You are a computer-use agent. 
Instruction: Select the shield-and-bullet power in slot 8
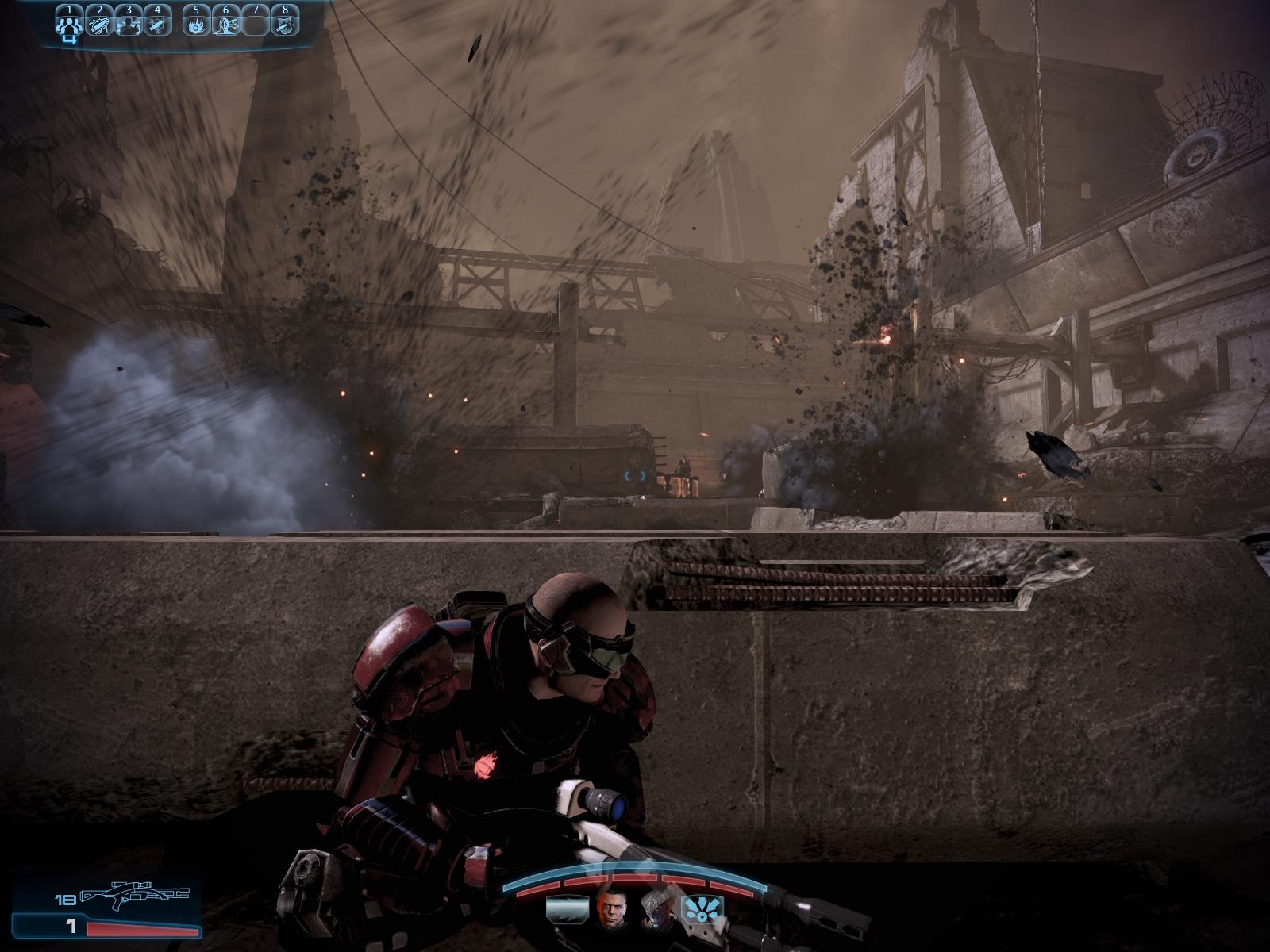click(x=283, y=25)
